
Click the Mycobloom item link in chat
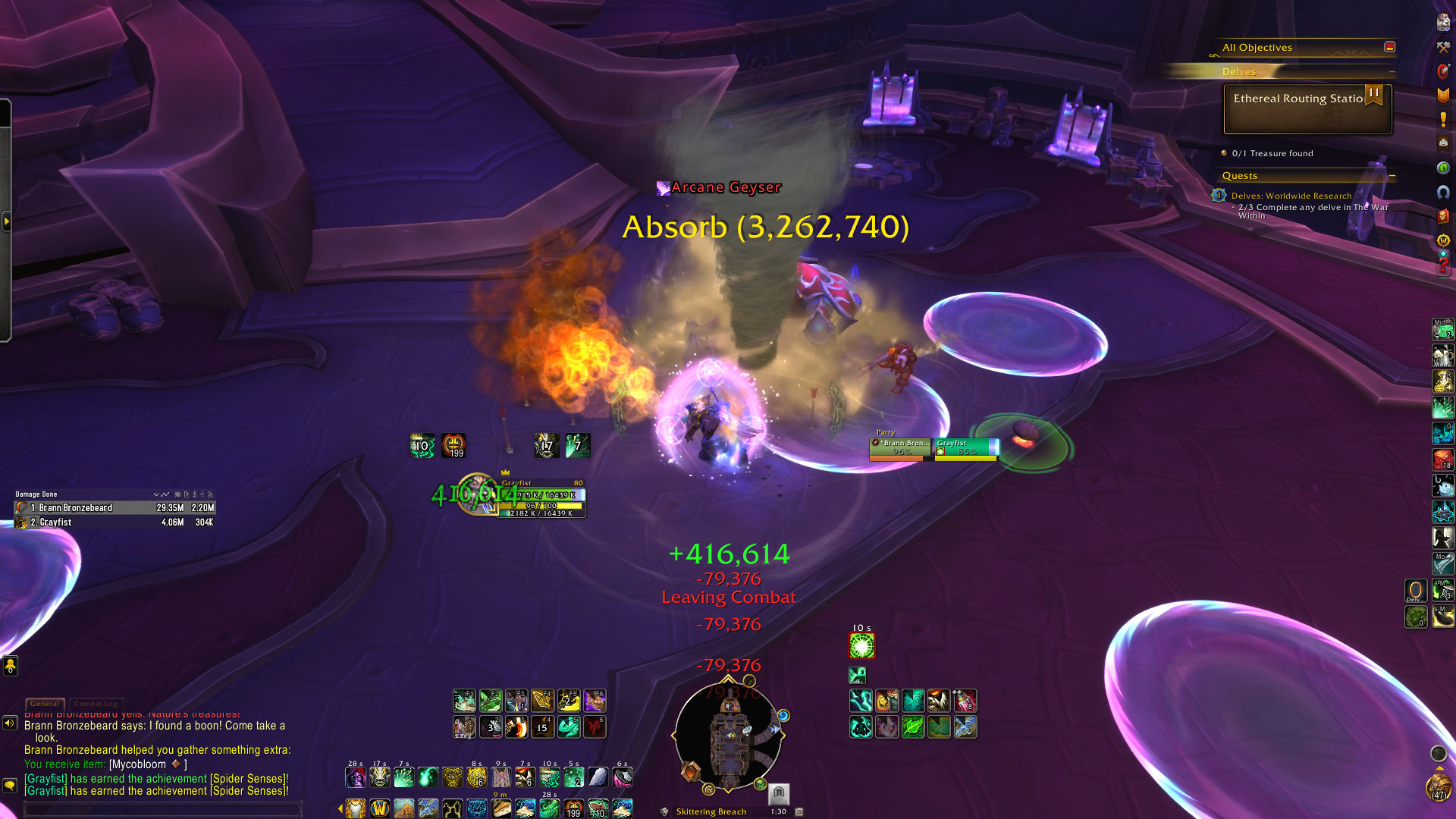tap(137, 764)
